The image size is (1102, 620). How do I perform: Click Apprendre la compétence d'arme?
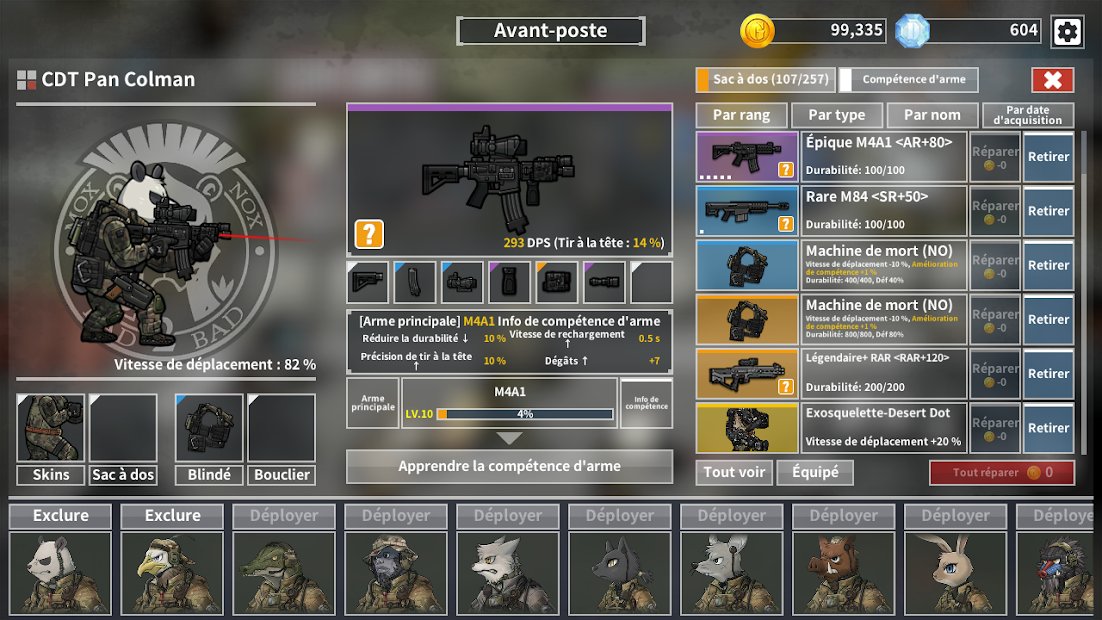[509, 466]
